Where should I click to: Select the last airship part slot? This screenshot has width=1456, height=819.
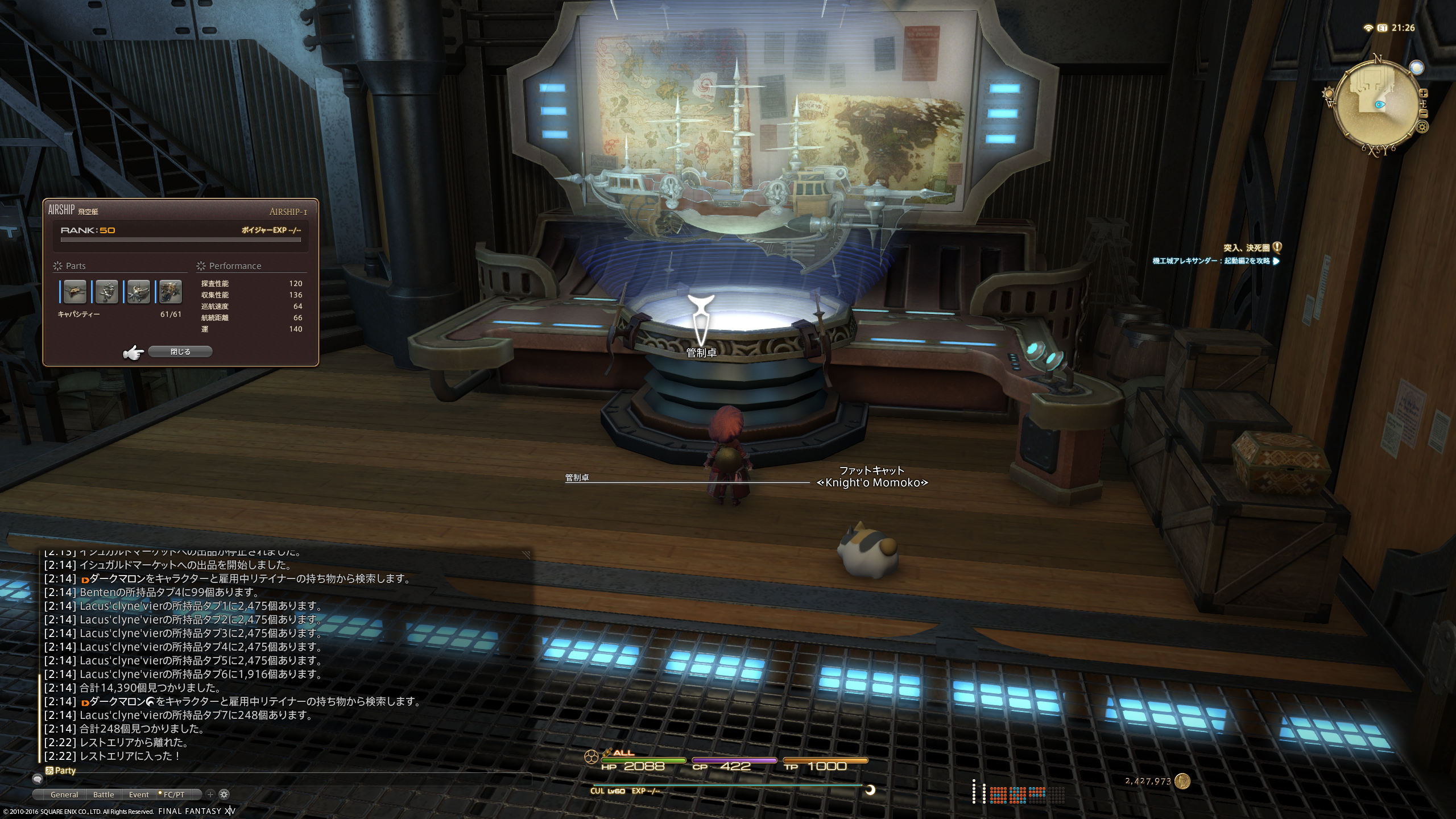170,291
